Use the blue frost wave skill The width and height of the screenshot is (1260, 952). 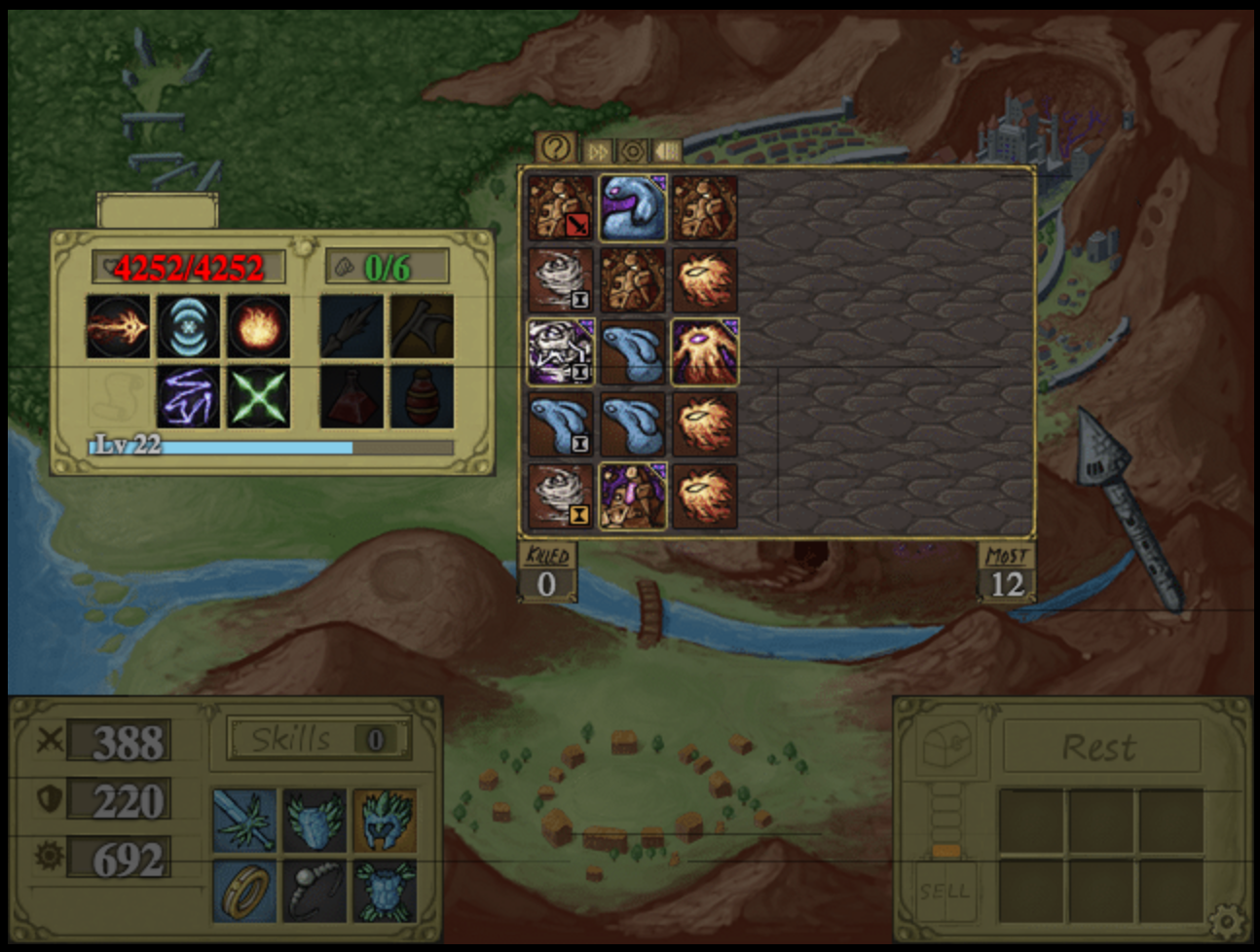(x=189, y=326)
